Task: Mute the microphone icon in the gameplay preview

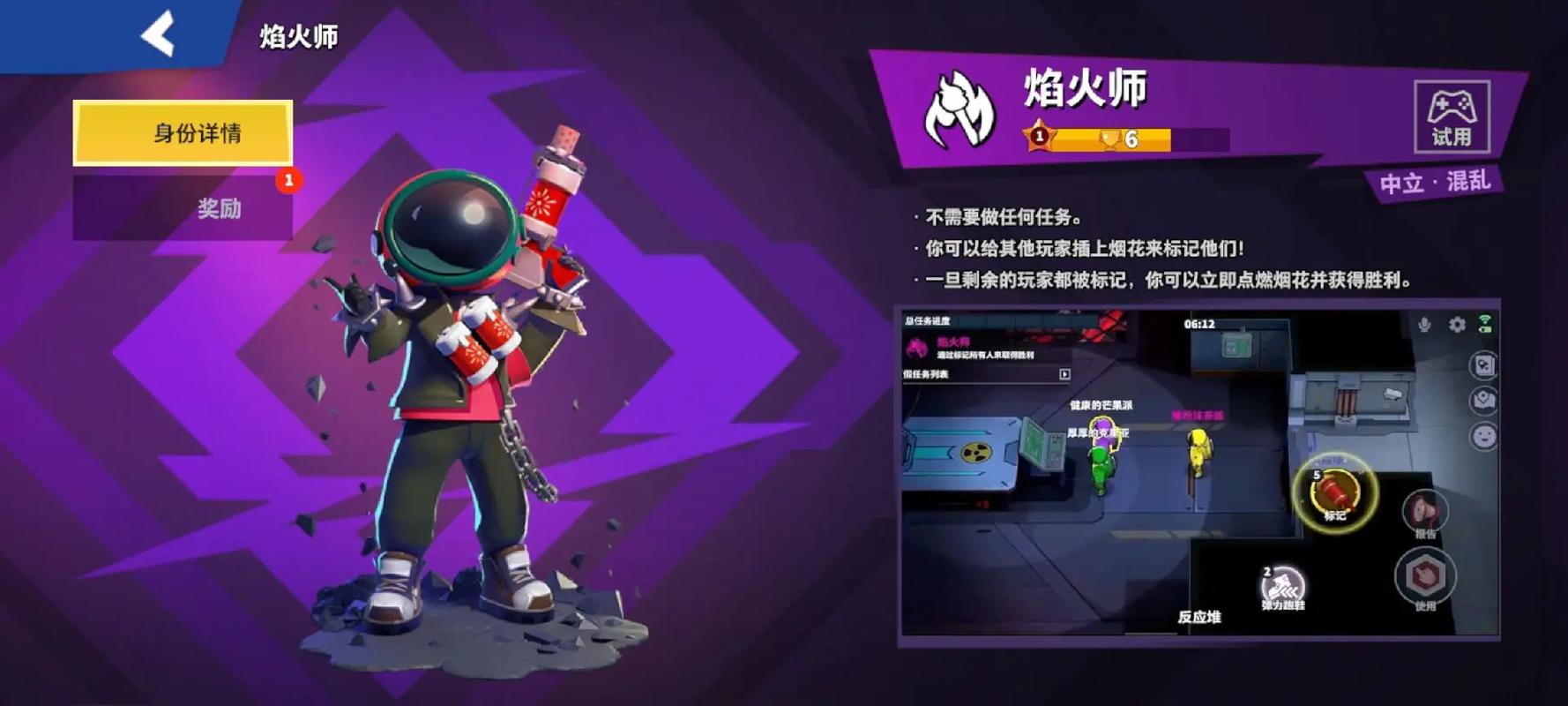Action: point(1424,325)
